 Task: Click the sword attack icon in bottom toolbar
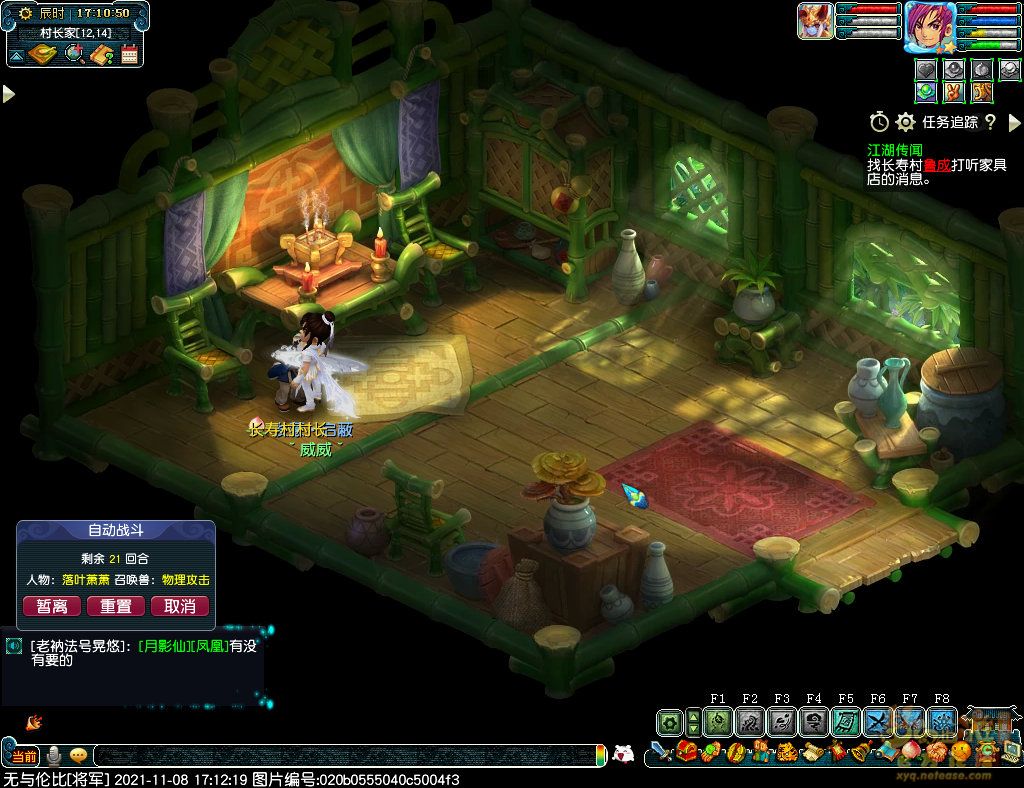click(660, 751)
